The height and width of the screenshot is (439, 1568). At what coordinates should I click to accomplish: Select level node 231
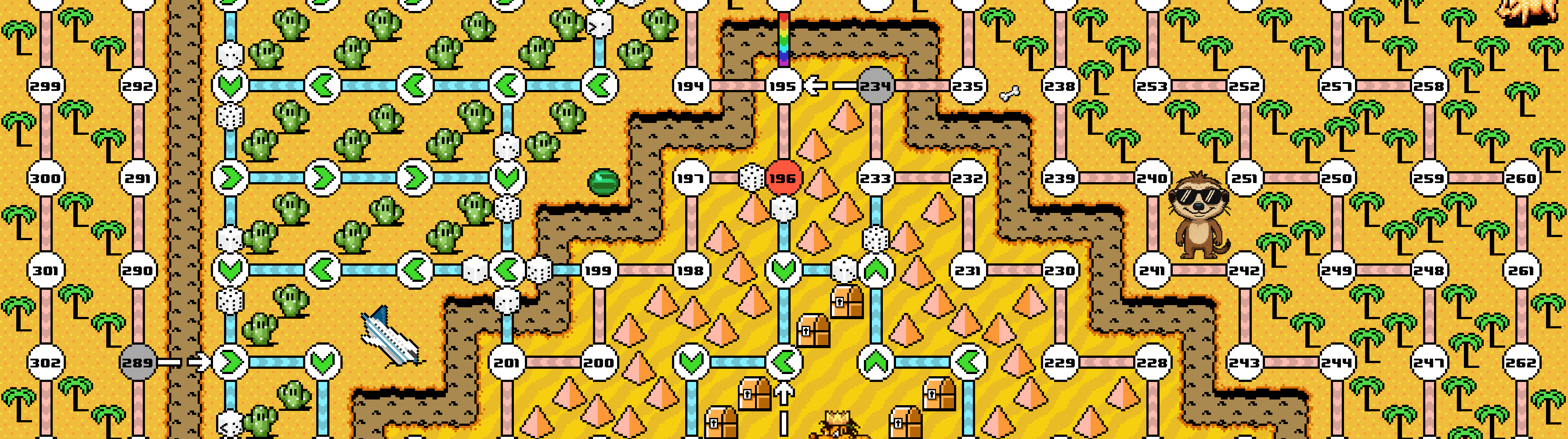968,270
